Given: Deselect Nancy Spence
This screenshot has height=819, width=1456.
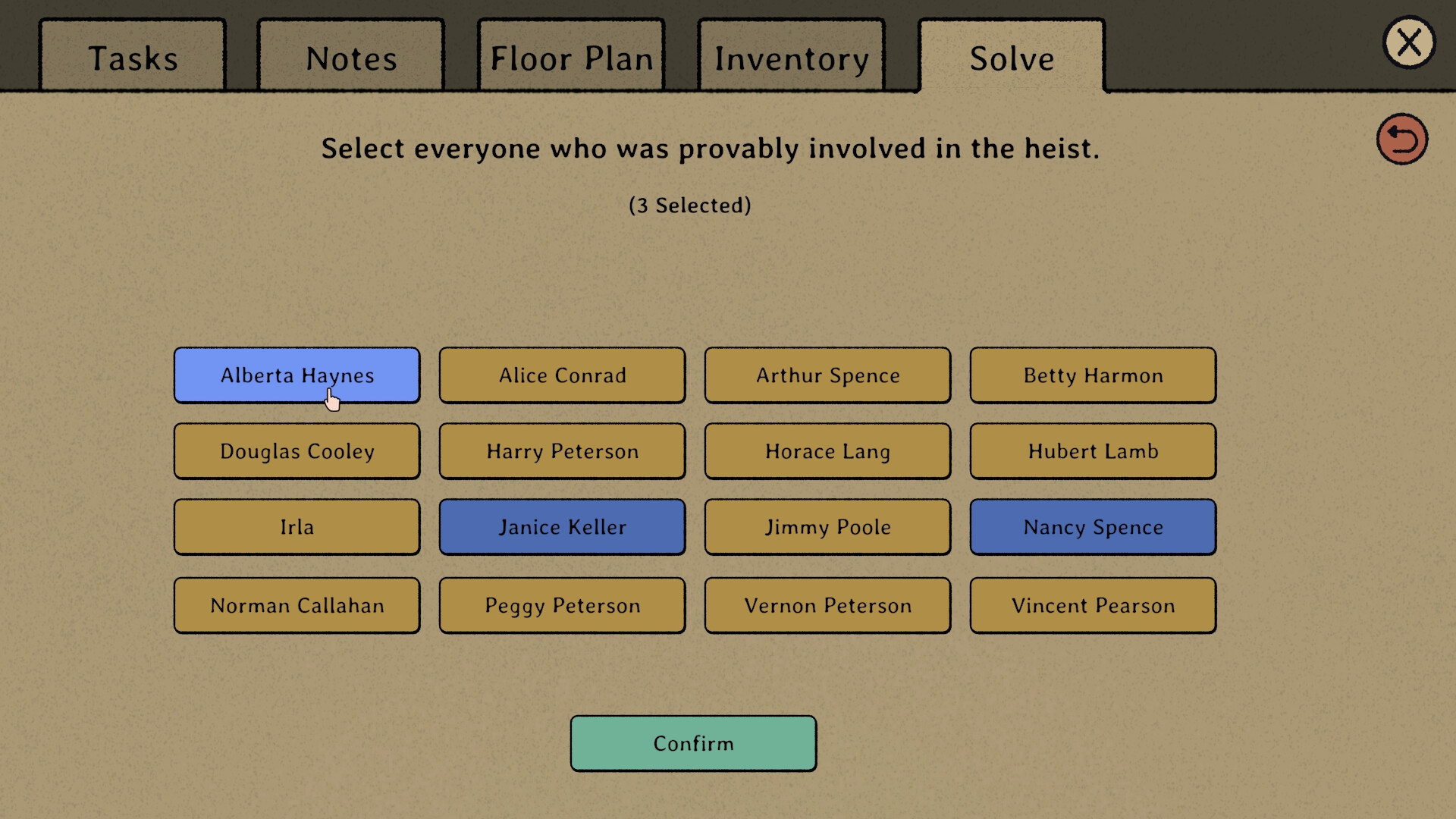Looking at the screenshot, I should click(x=1093, y=526).
